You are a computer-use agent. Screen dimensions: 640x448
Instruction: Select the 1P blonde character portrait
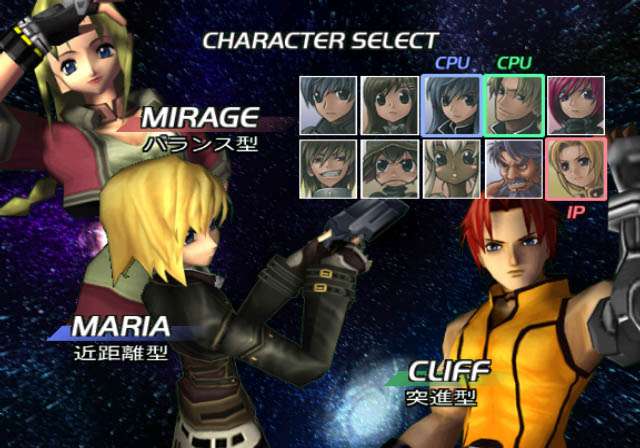coord(575,168)
